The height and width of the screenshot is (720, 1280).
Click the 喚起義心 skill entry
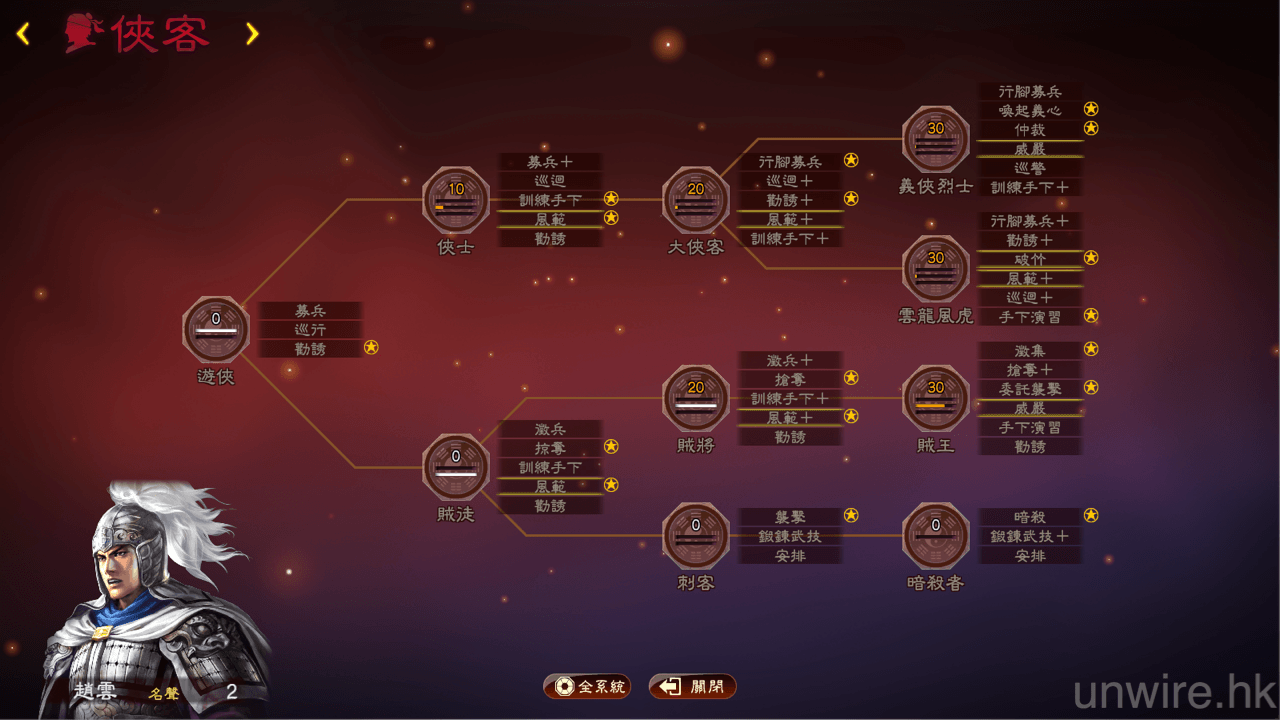pyautogui.click(x=1029, y=110)
